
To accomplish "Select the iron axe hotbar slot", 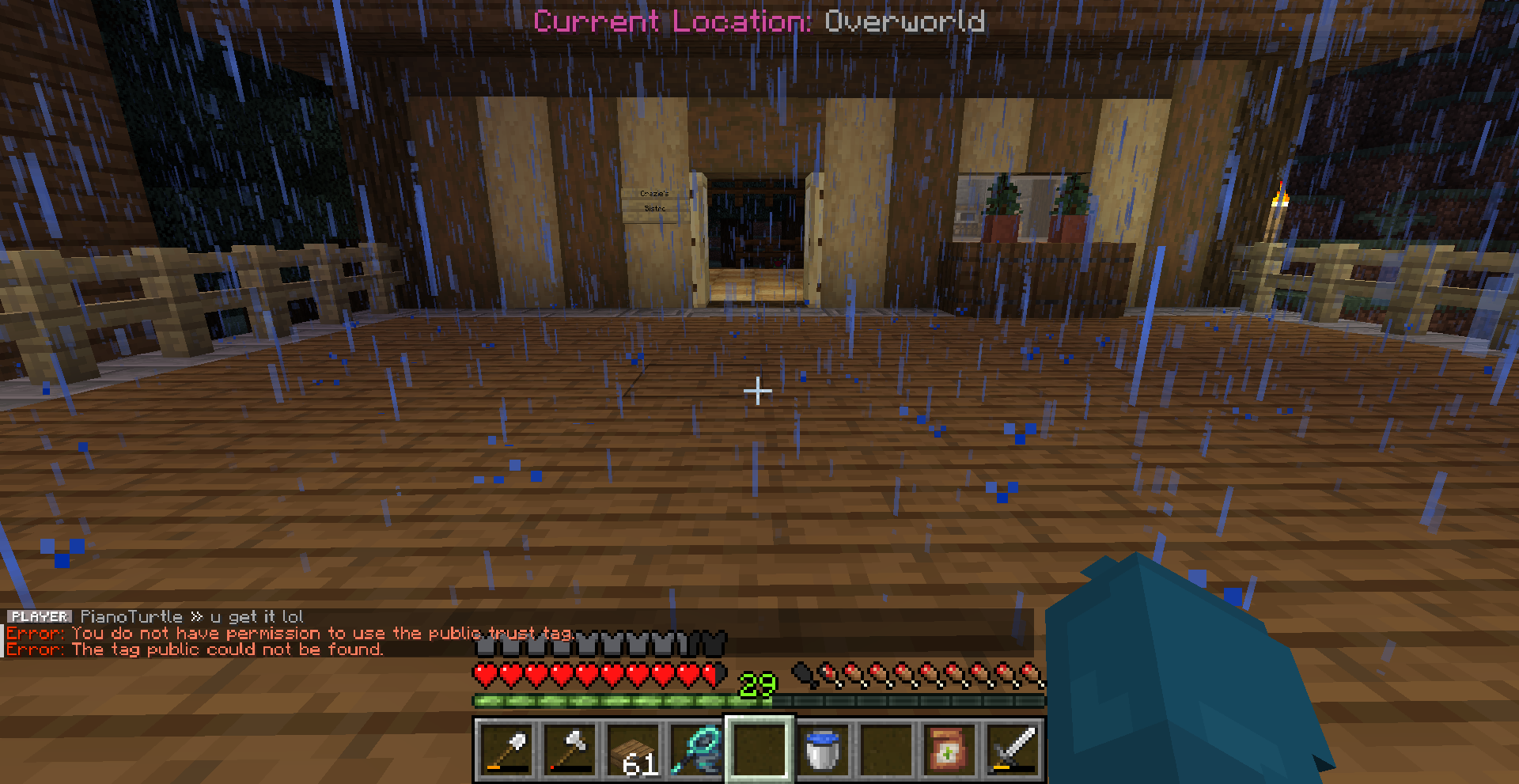I will click(570, 749).
